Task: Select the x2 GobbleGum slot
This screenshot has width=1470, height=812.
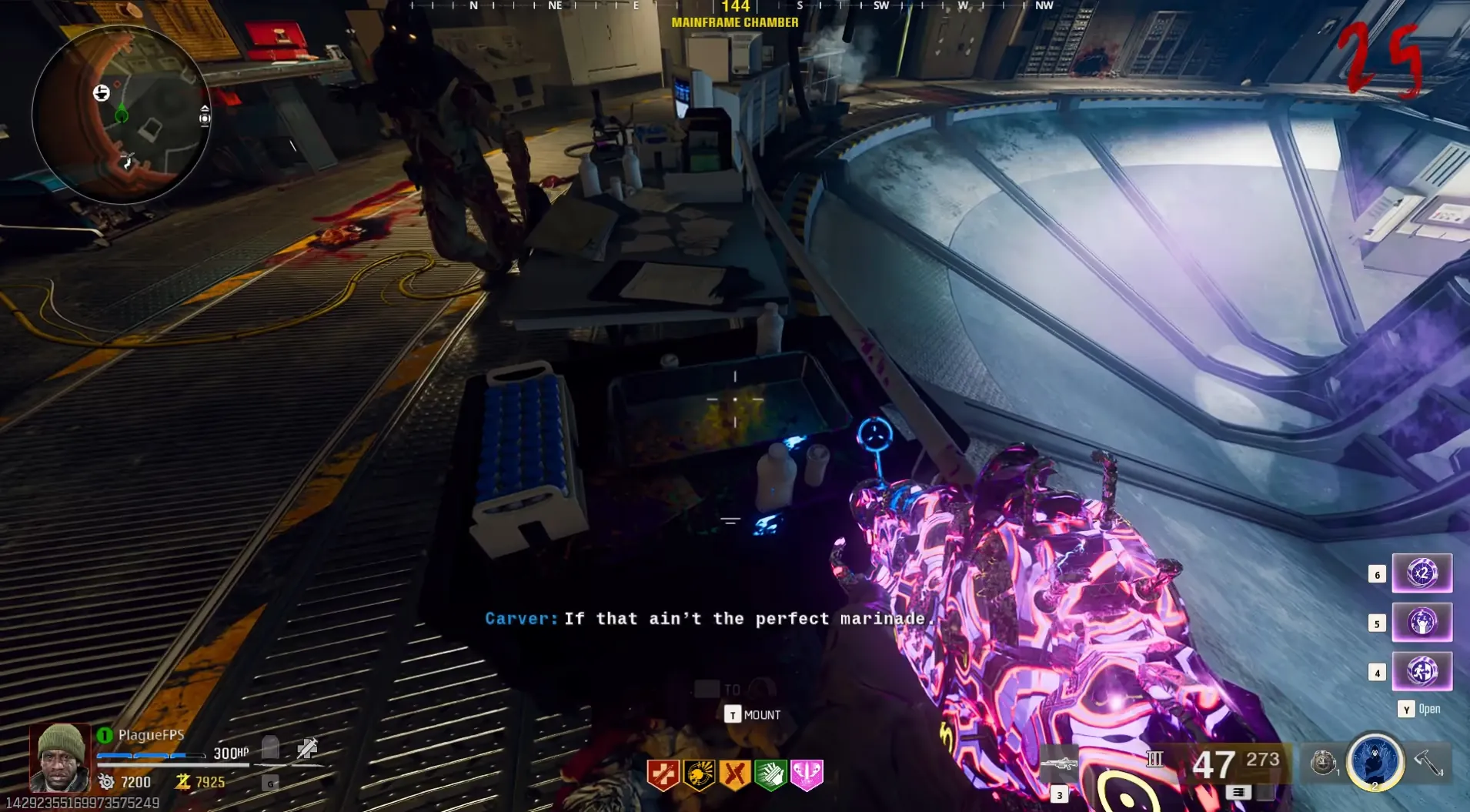Action: [1422, 573]
